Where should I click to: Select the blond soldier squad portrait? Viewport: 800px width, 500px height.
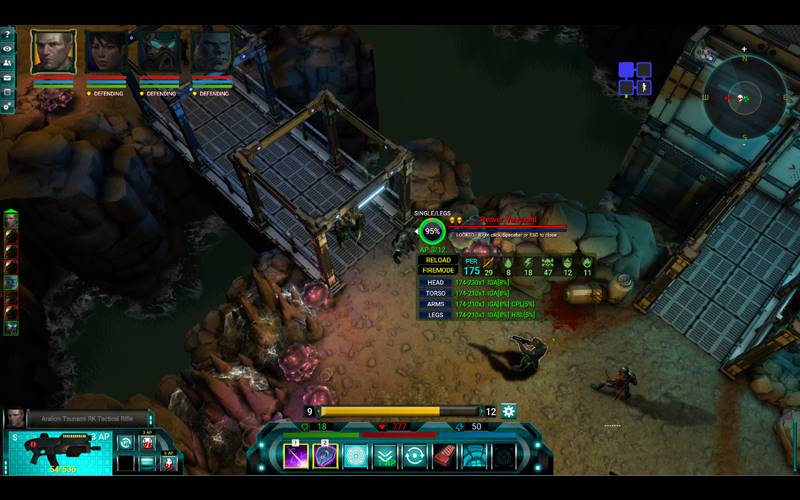pos(53,51)
